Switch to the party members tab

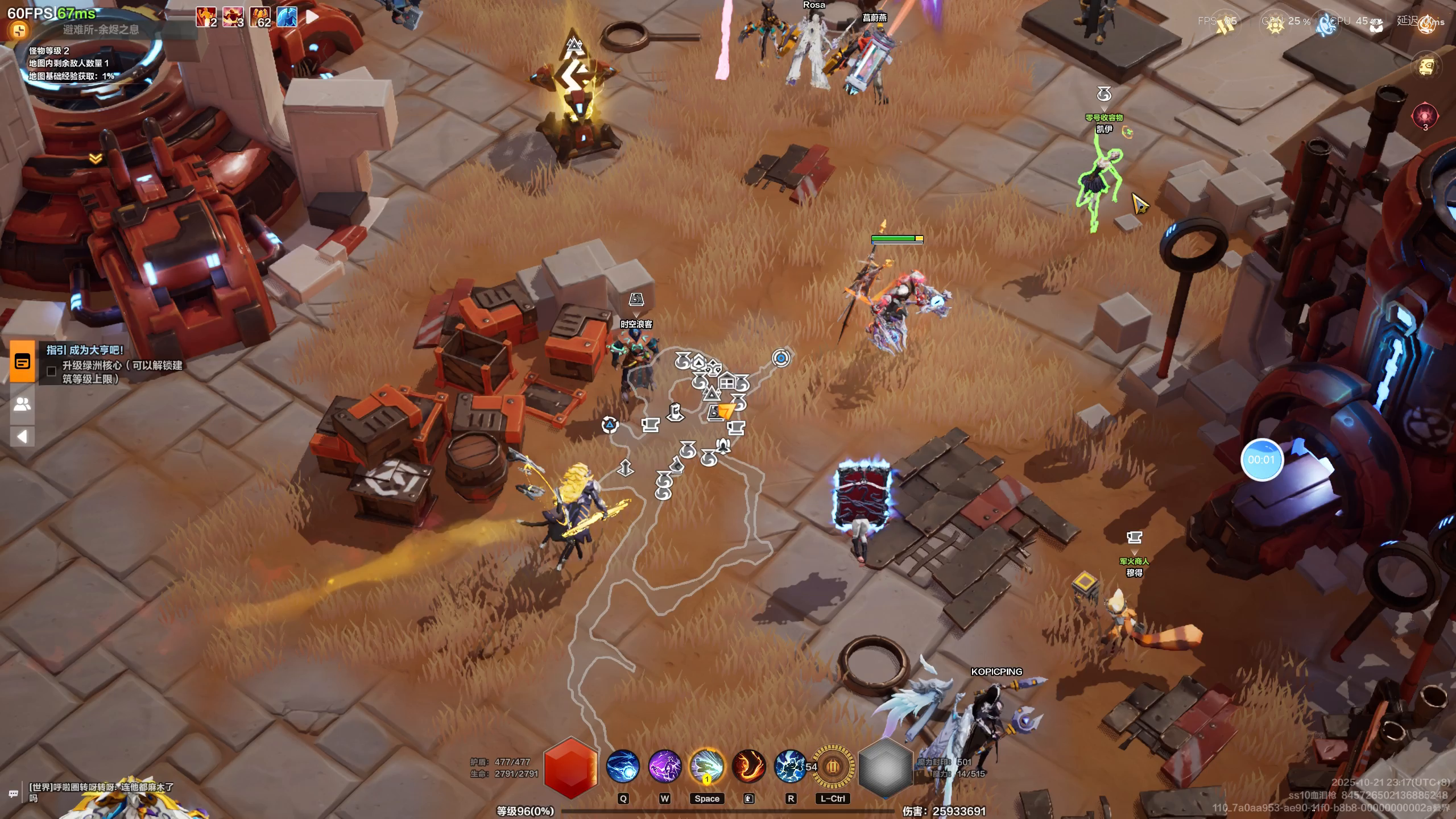(x=22, y=404)
